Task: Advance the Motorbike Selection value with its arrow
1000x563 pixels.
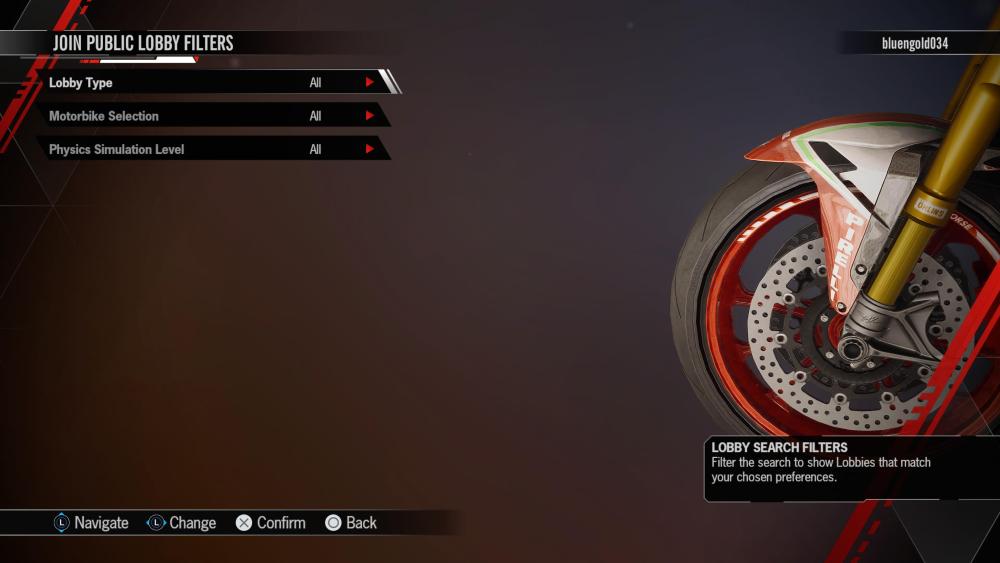Action: click(369, 116)
